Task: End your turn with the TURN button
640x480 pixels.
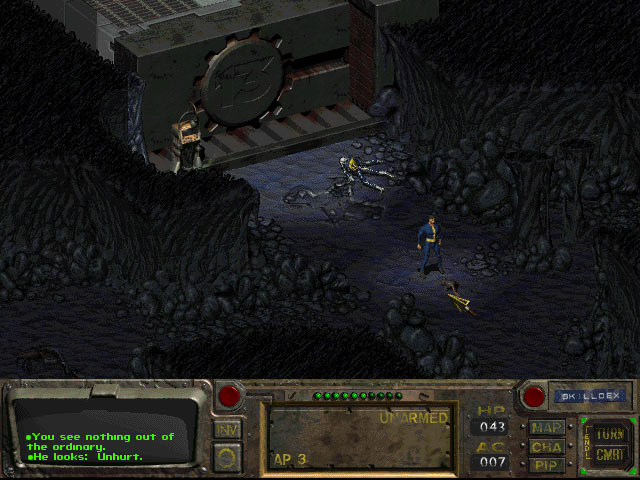Action: [608, 435]
